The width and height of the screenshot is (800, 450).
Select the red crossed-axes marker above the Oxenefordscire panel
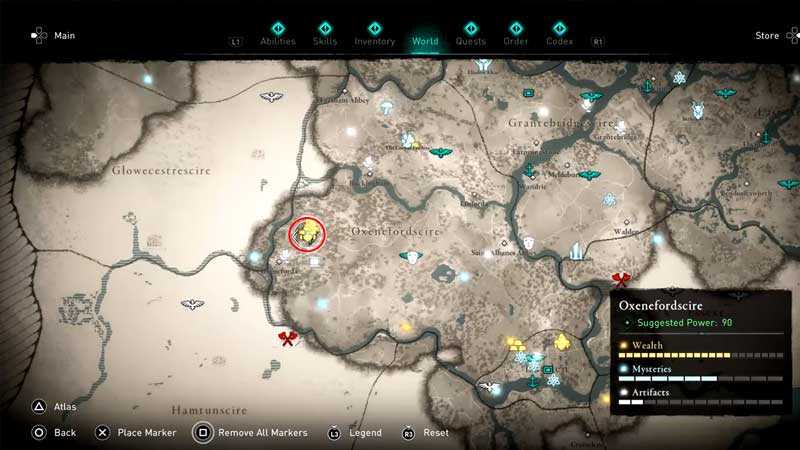[x=621, y=280]
